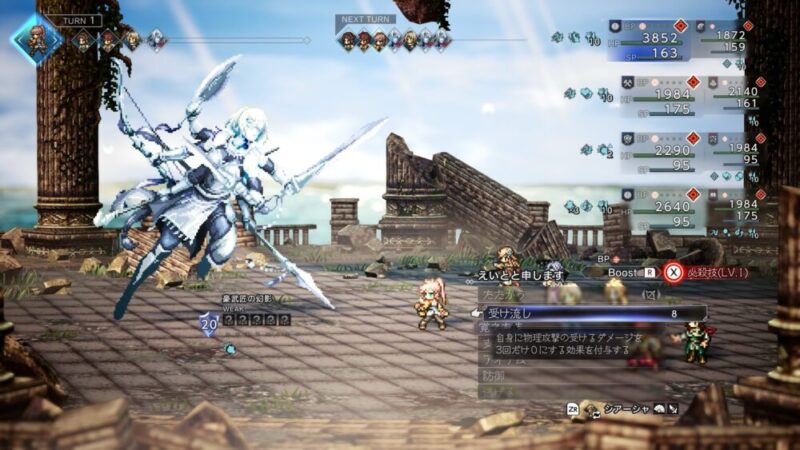Viewport: 800px width, 450px height.
Task: Click the active character portrait in the turn order
Action: click(36, 39)
